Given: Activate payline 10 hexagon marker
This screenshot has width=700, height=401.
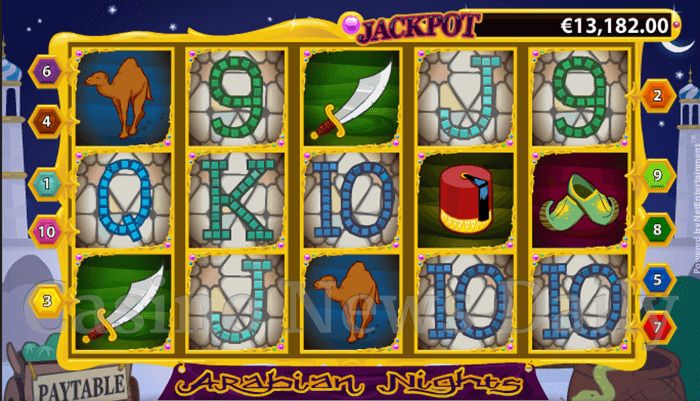Looking at the screenshot, I should click(46, 232).
